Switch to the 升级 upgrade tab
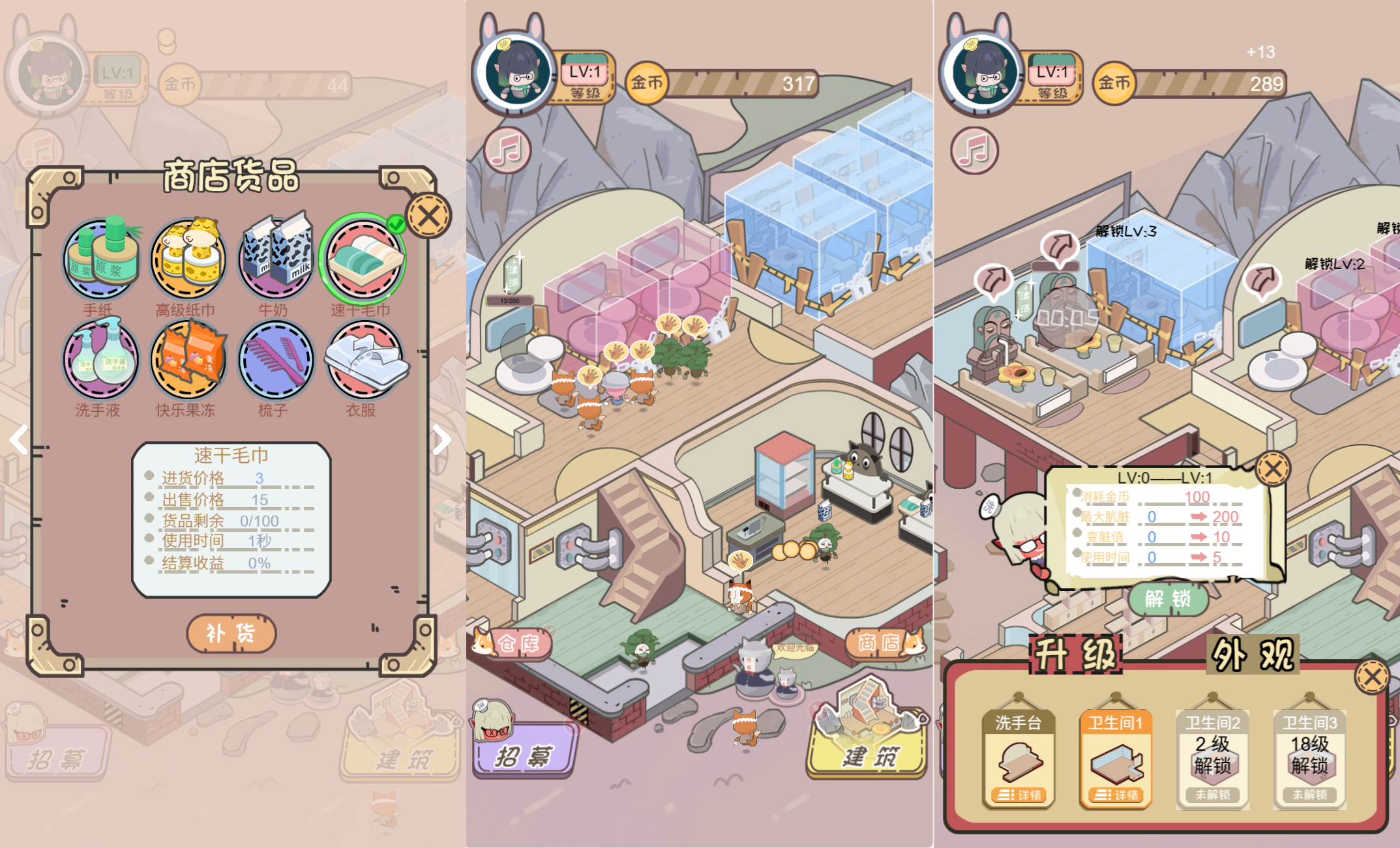Viewport: 1400px width, 848px height. [1076, 654]
